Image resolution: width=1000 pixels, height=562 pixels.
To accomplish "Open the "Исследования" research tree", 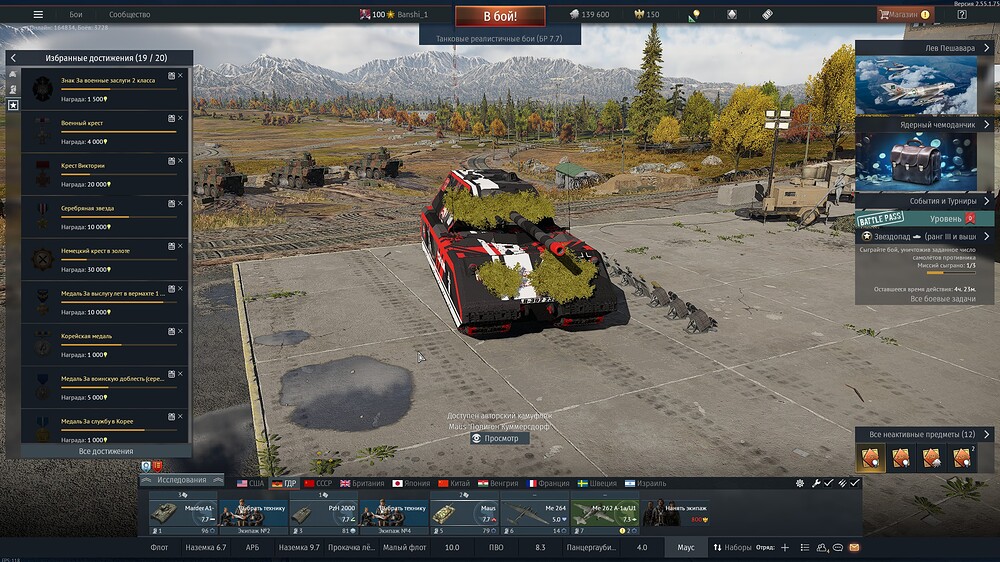I will click(180, 480).
